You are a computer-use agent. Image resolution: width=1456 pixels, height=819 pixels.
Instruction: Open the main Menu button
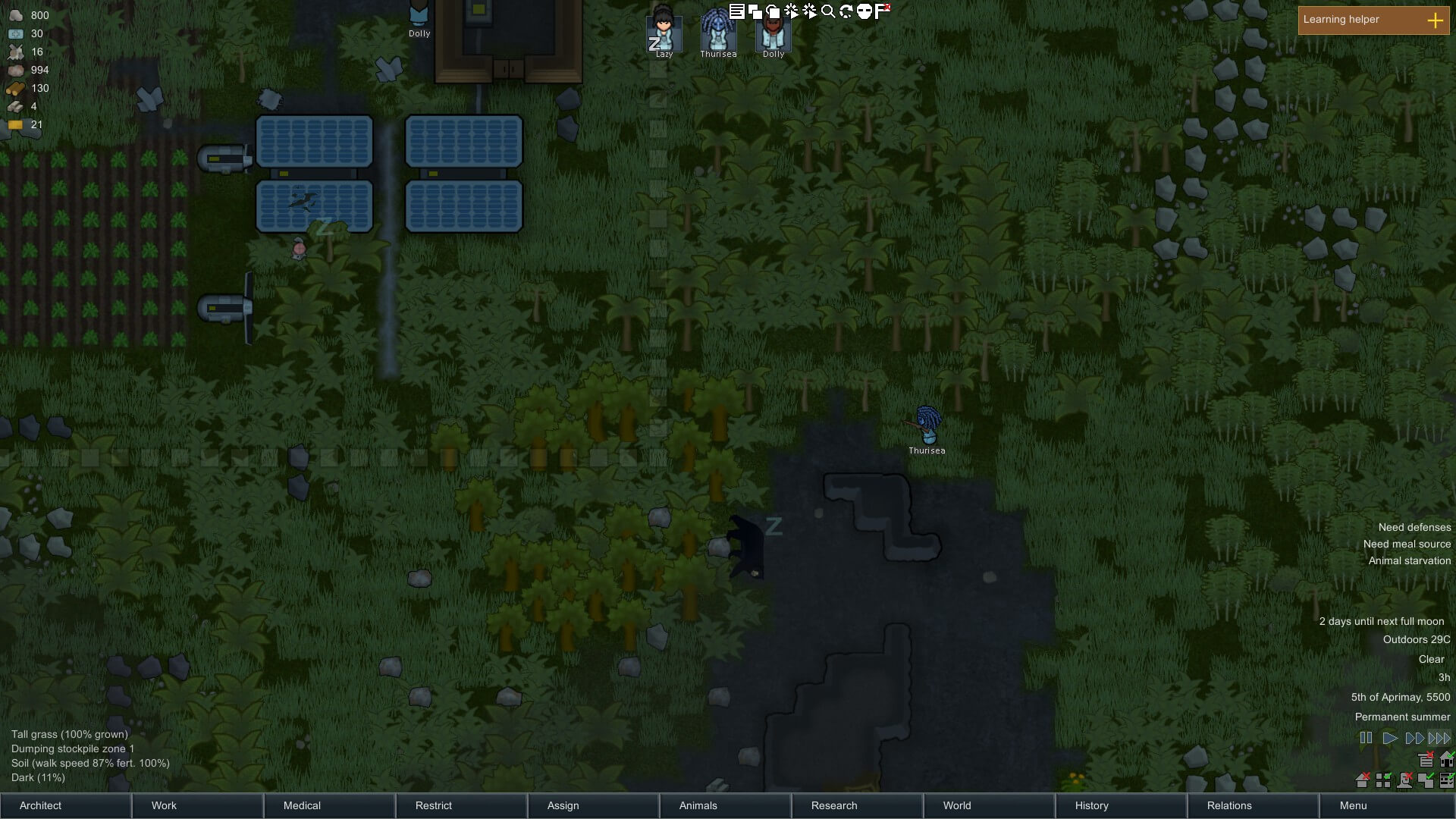coord(1353,805)
